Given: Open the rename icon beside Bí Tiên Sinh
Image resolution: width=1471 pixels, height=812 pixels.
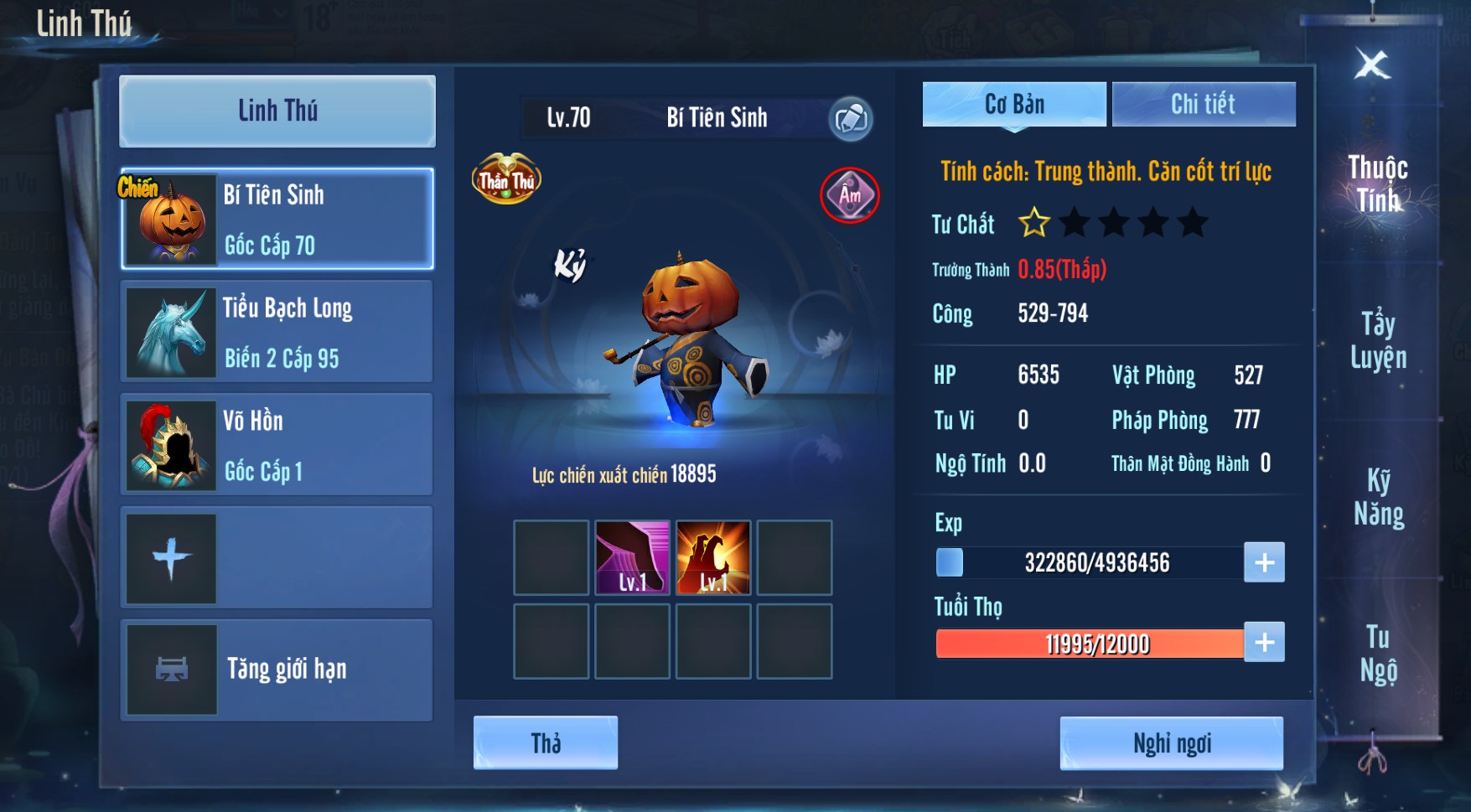Looking at the screenshot, I should click(x=851, y=118).
